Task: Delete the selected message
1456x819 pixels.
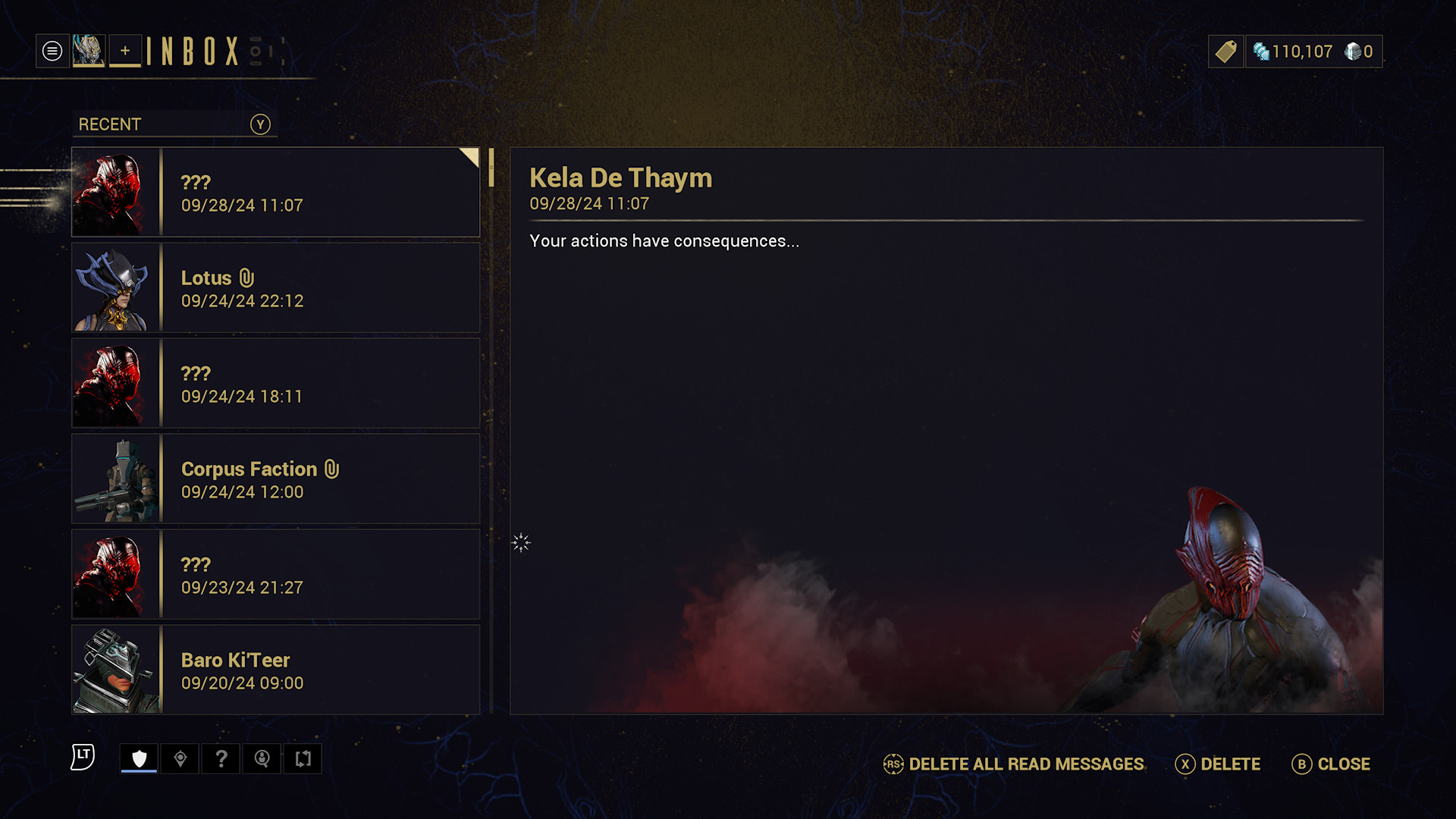Action: 1218,764
